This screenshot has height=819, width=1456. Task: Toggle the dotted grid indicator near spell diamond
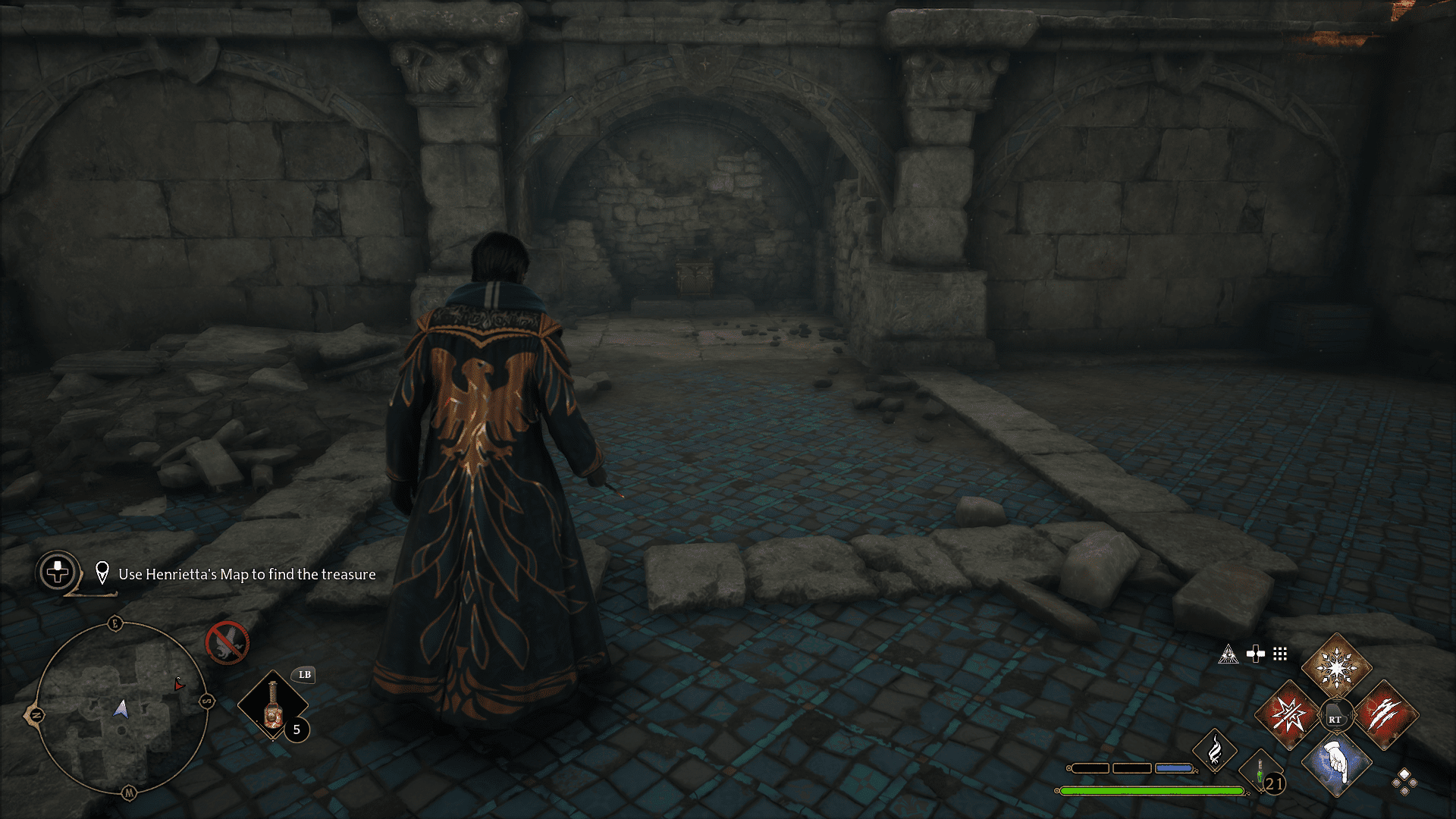point(1281,653)
